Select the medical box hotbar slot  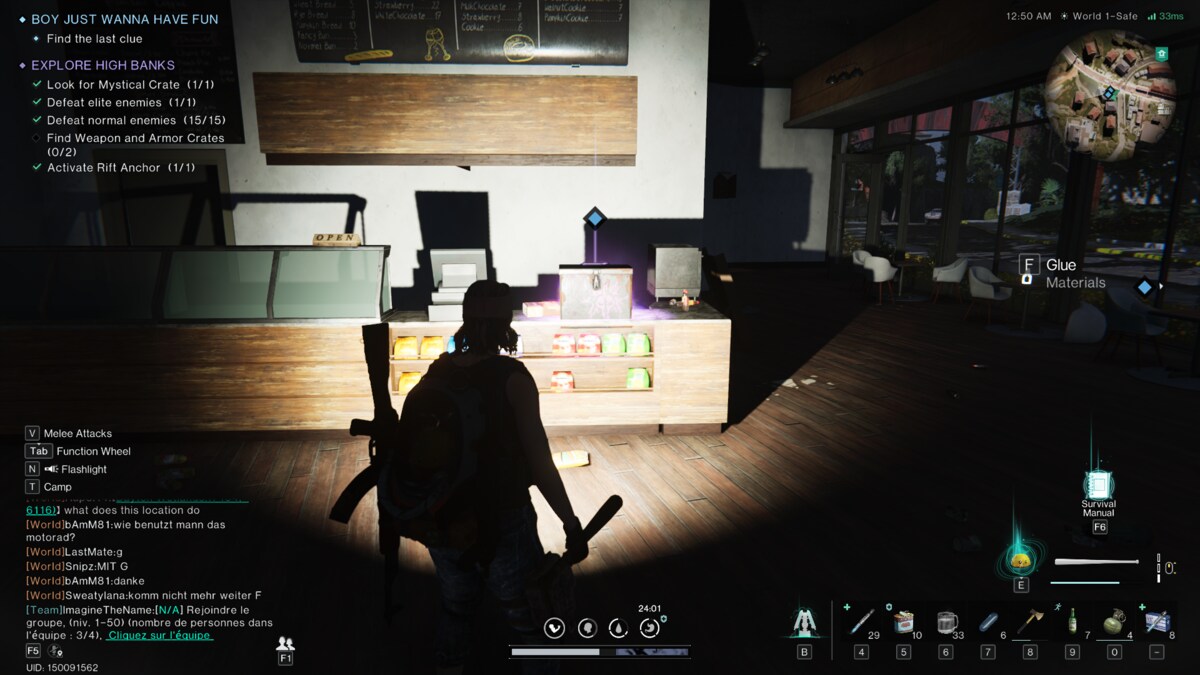(x=1157, y=622)
